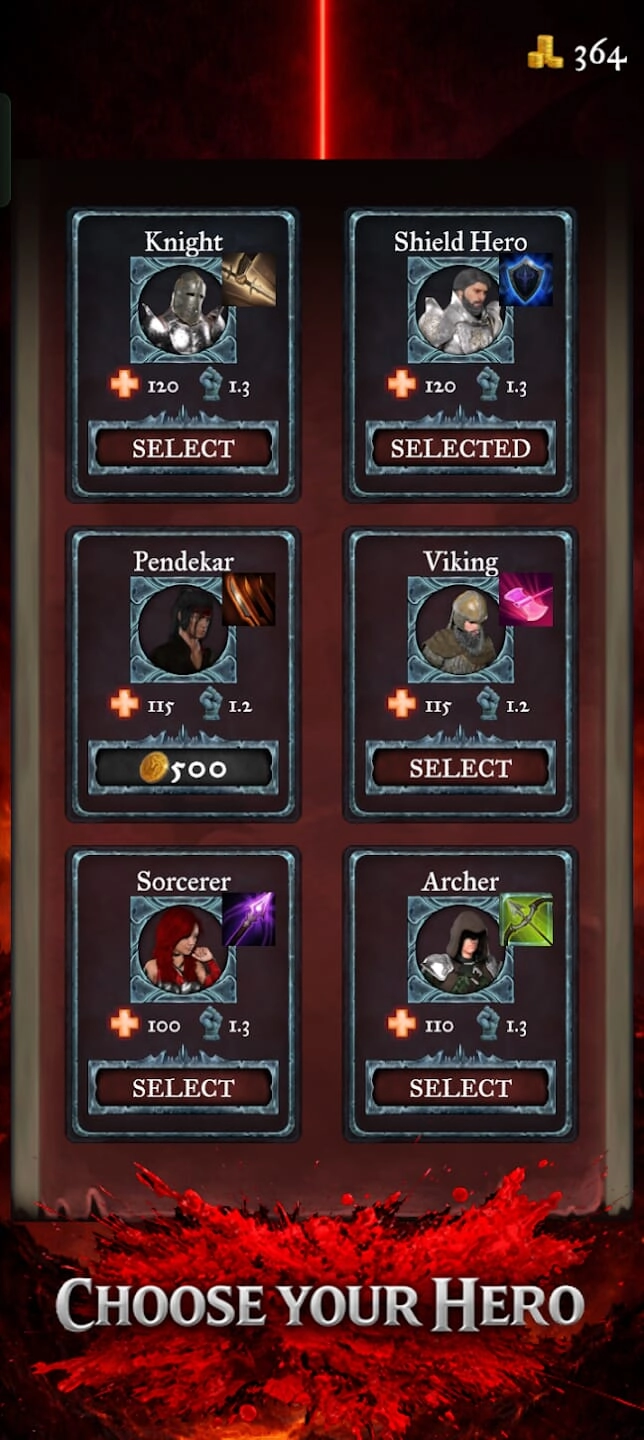Show the Pendekar's claw slash skill

tap(248, 599)
